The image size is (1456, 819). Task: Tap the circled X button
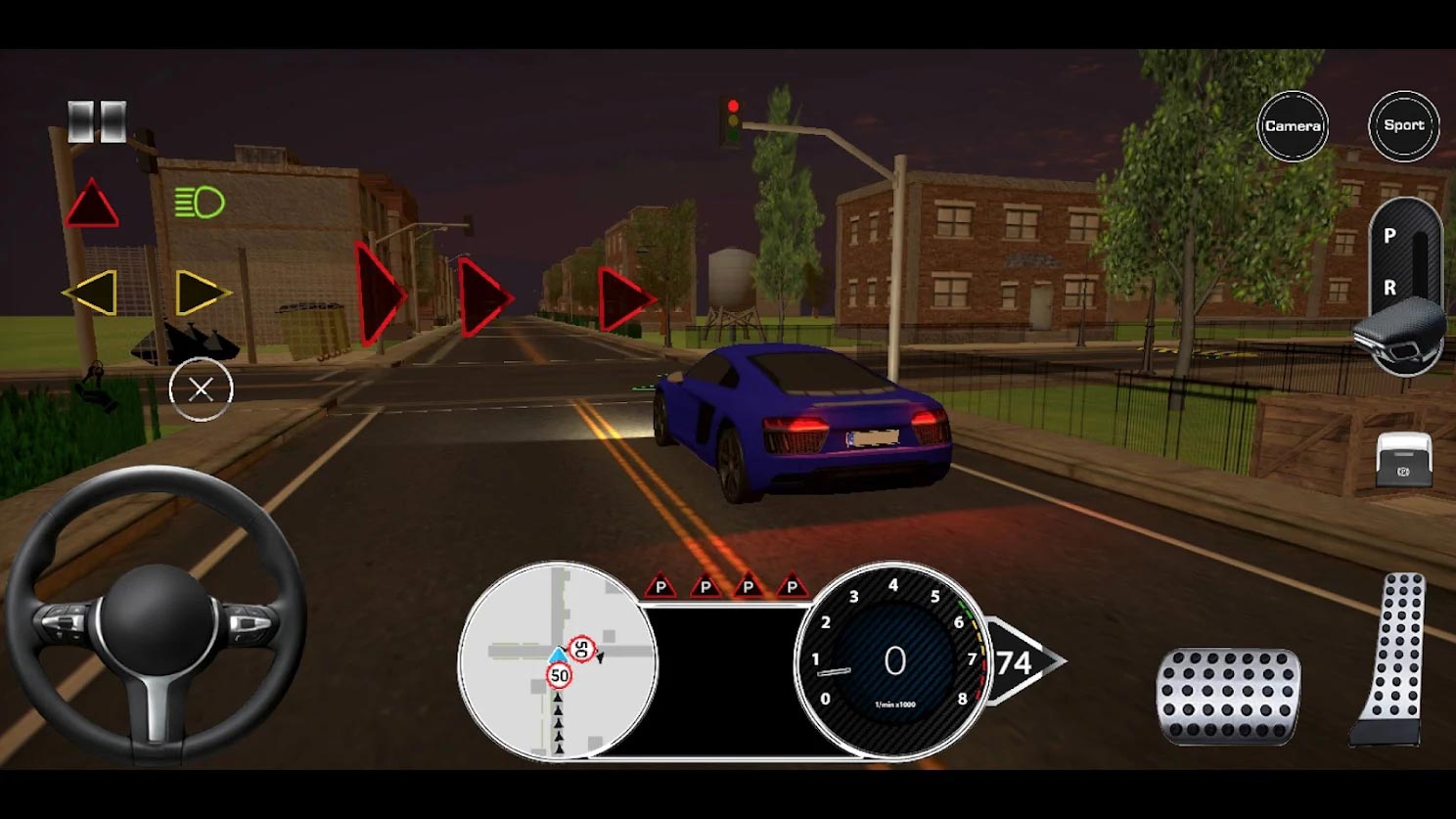click(x=201, y=389)
